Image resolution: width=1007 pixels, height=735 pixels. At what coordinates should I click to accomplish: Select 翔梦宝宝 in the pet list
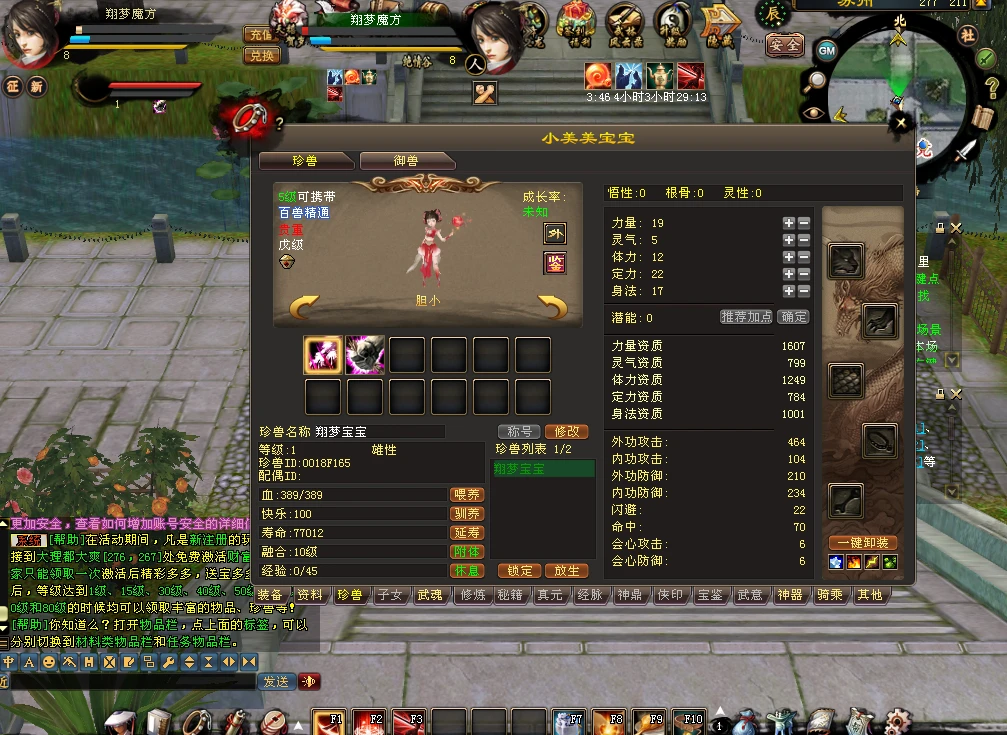coord(543,469)
